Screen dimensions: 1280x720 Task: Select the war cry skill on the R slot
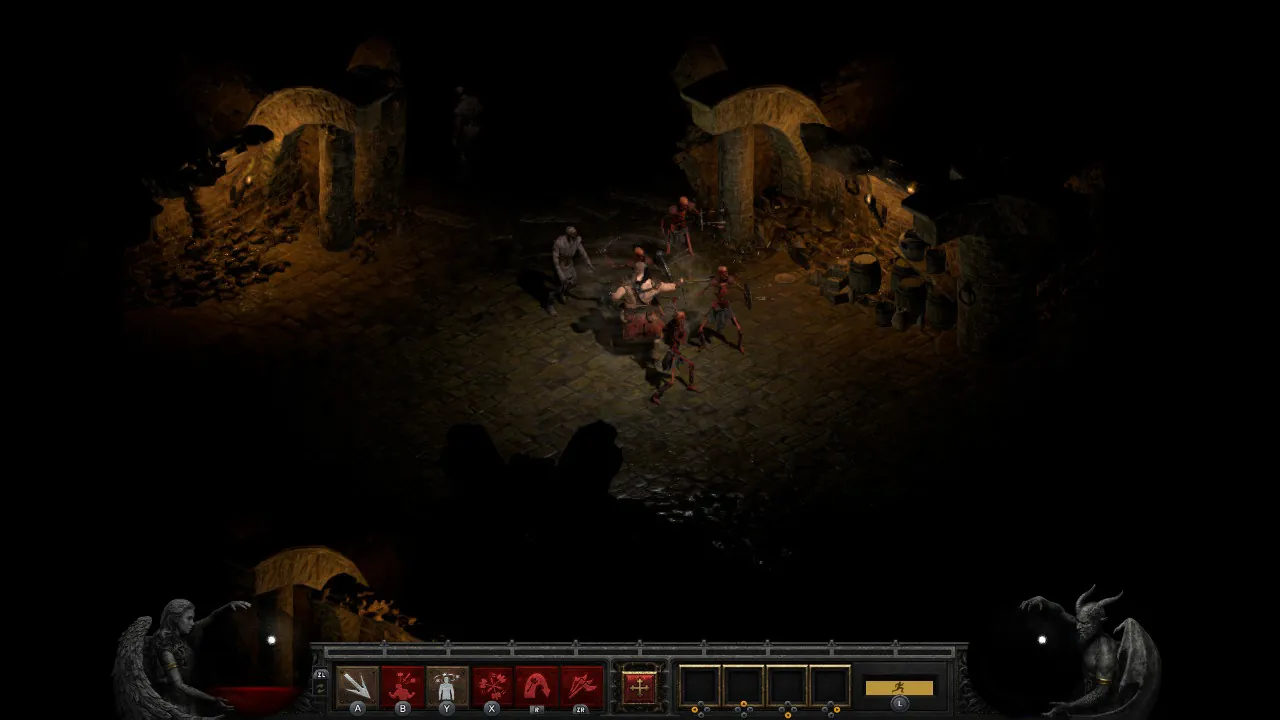tap(535, 685)
